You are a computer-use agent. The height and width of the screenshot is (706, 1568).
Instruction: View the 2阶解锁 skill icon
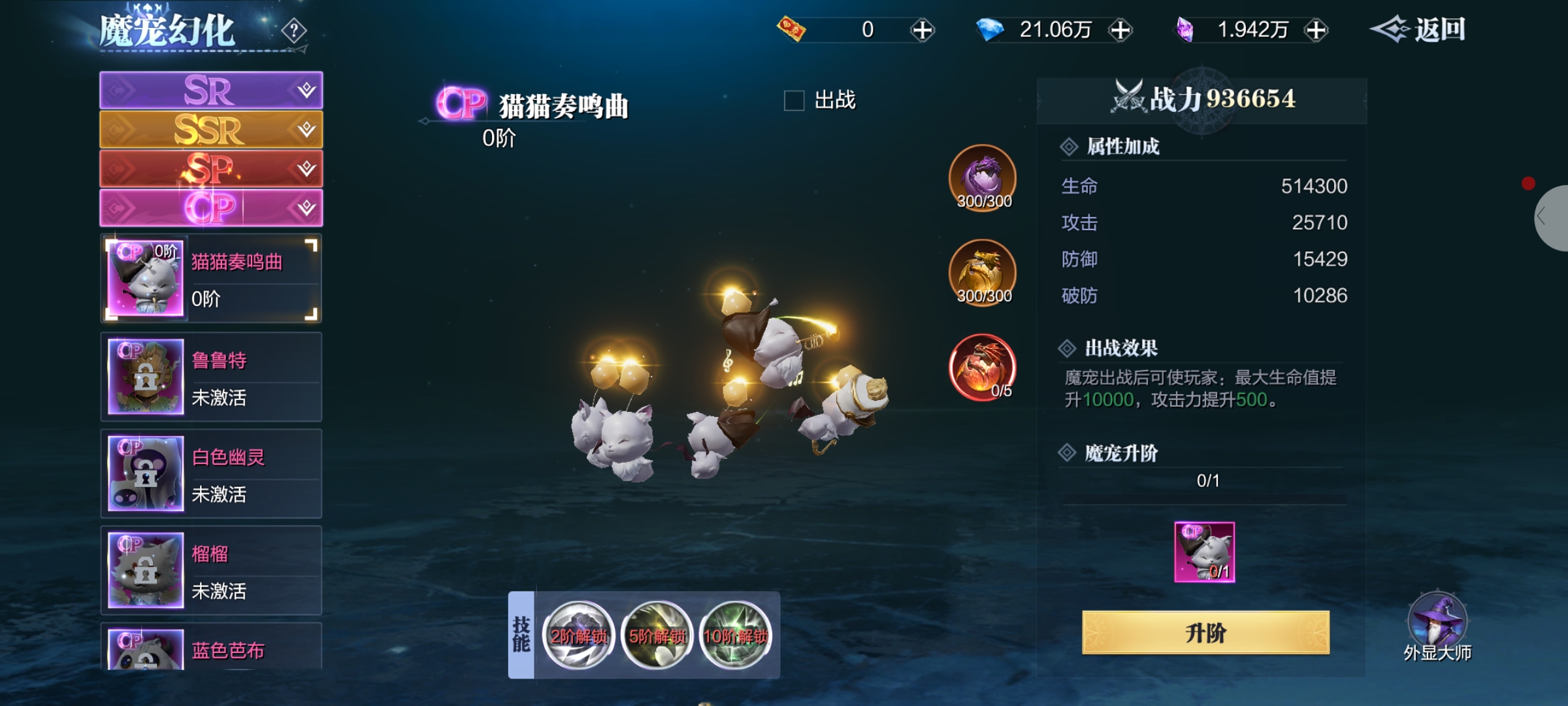(x=578, y=635)
